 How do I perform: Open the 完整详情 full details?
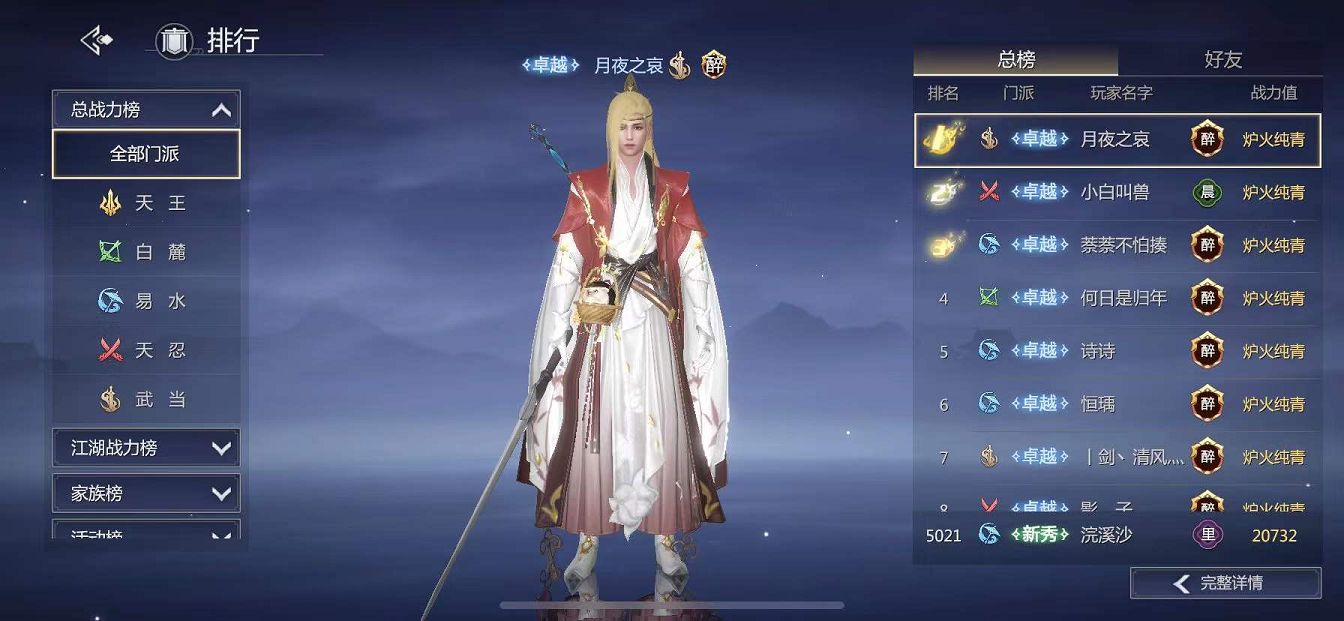point(1225,583)
